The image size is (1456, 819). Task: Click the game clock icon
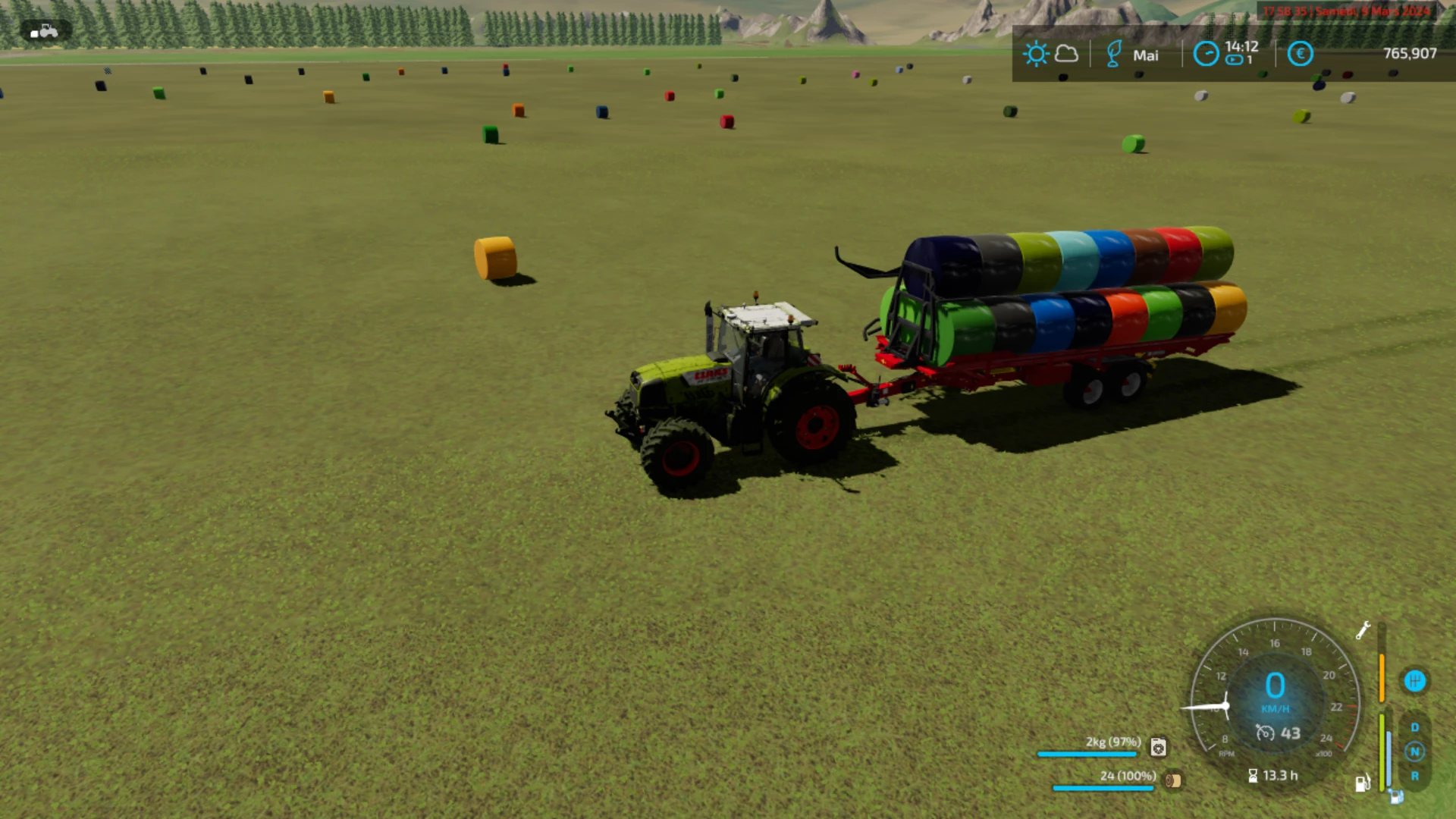point(1206,54)
